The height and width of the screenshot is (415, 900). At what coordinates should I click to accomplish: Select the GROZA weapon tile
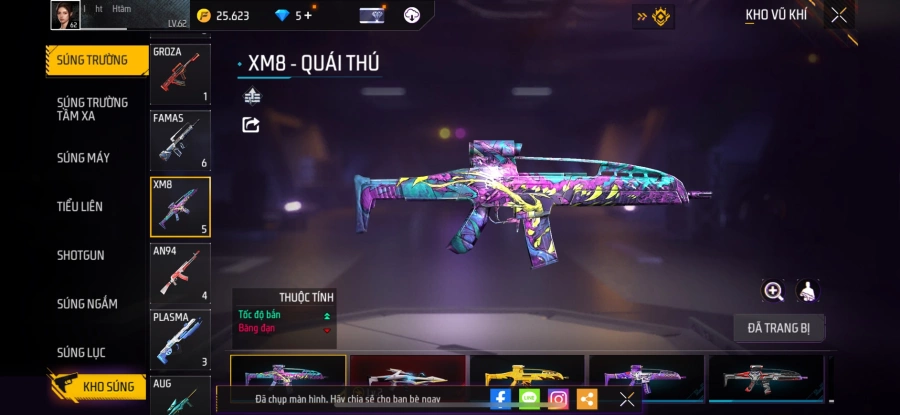180,75
